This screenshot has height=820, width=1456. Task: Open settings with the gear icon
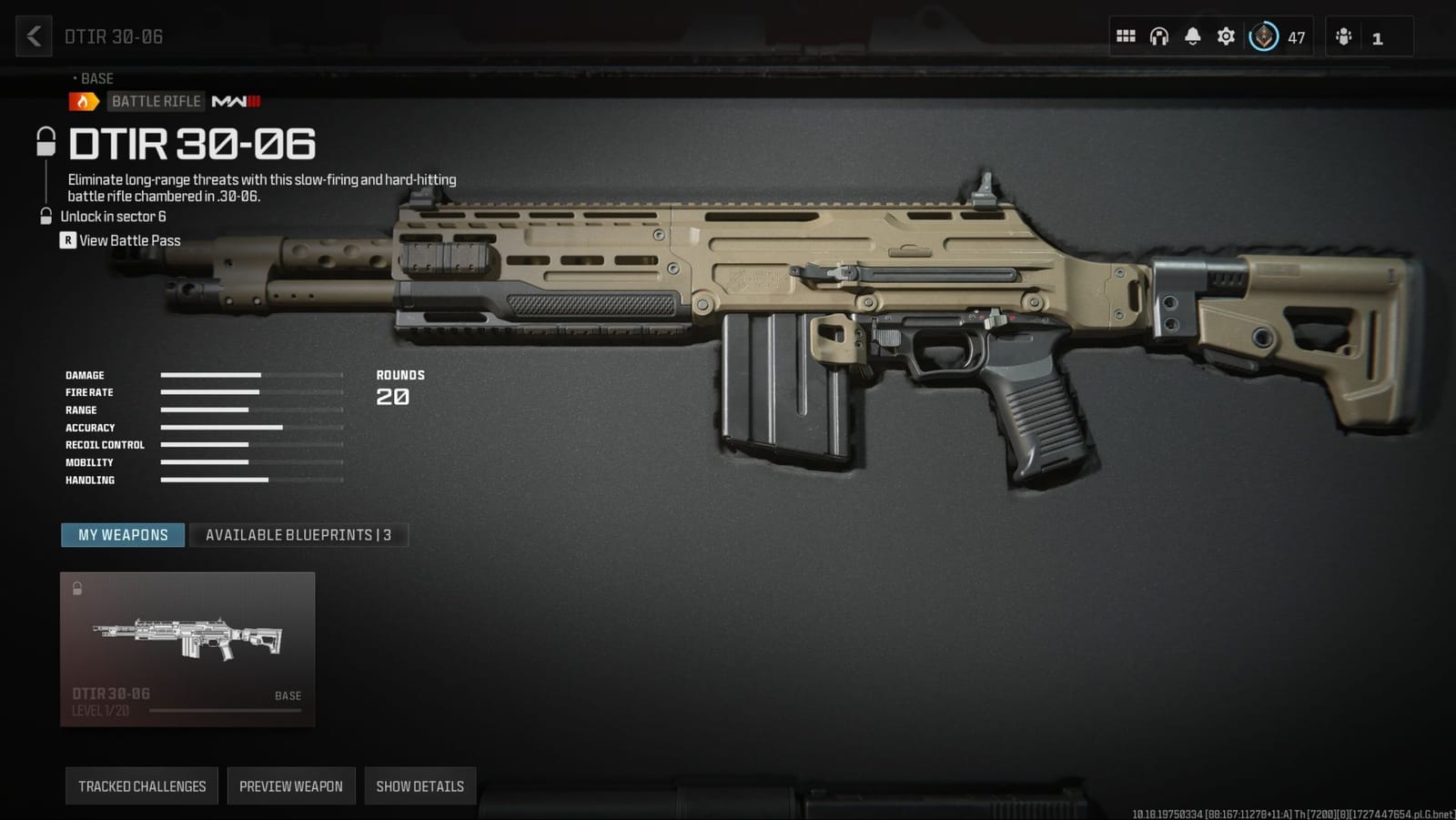coord(1226,36)
